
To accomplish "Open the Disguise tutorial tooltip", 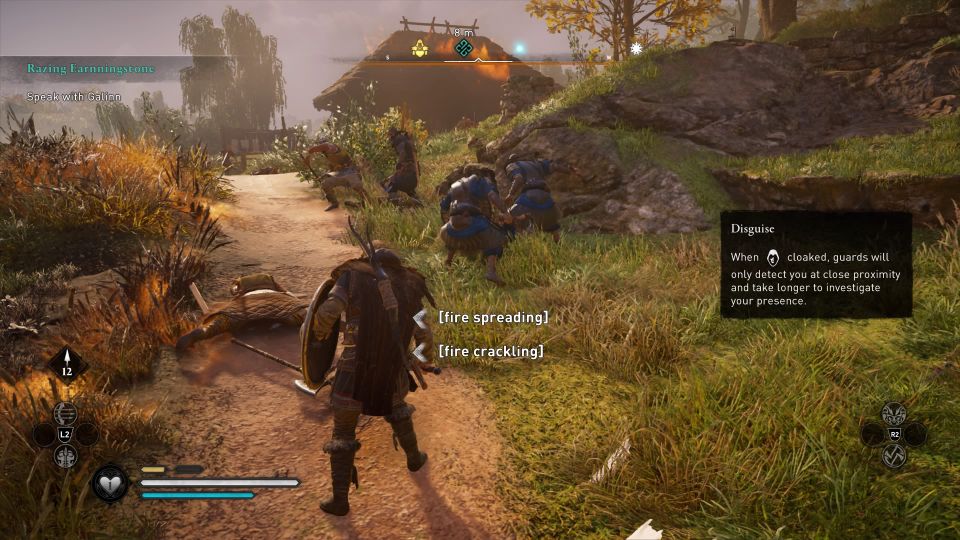I will click(815, 265).
